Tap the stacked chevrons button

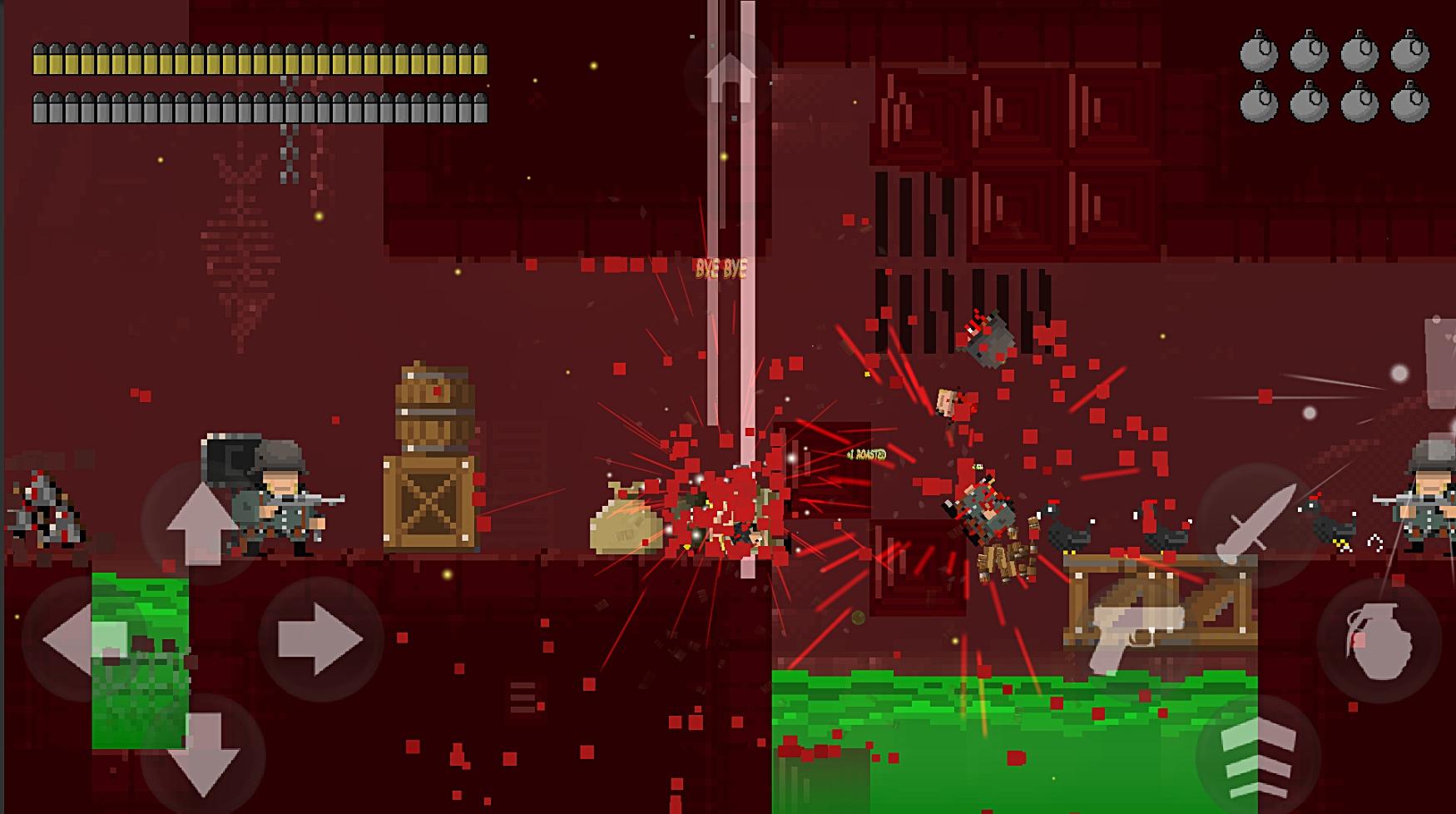pyautogui.click(x=1258, y=756)
